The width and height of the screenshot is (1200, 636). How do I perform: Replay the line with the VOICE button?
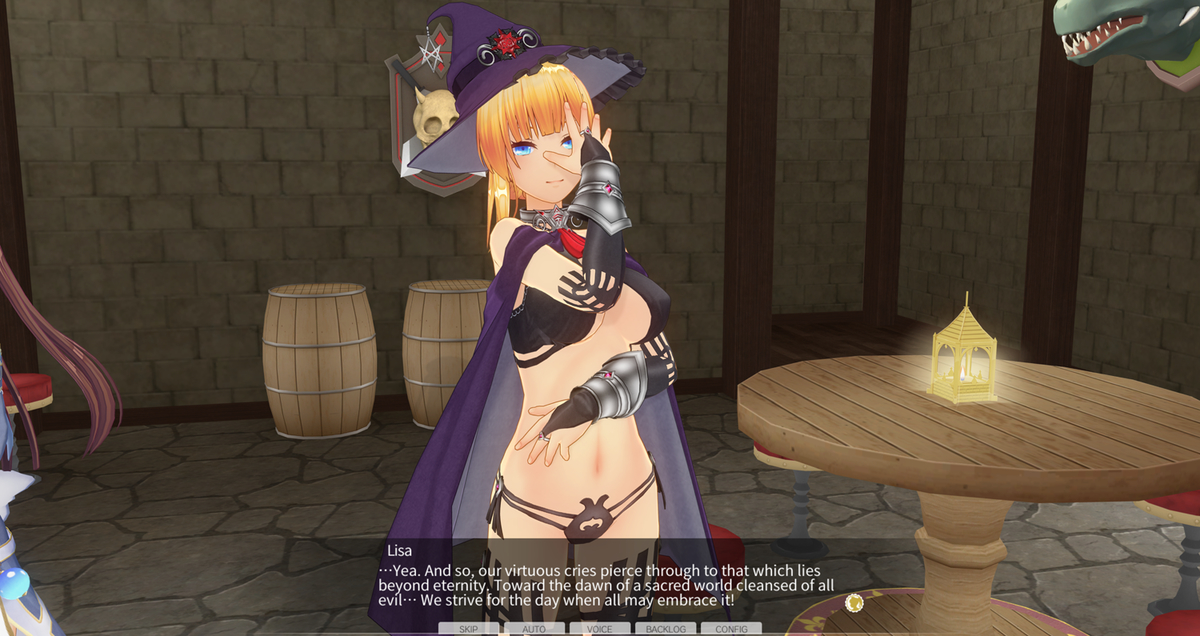[x=600, y=629]
